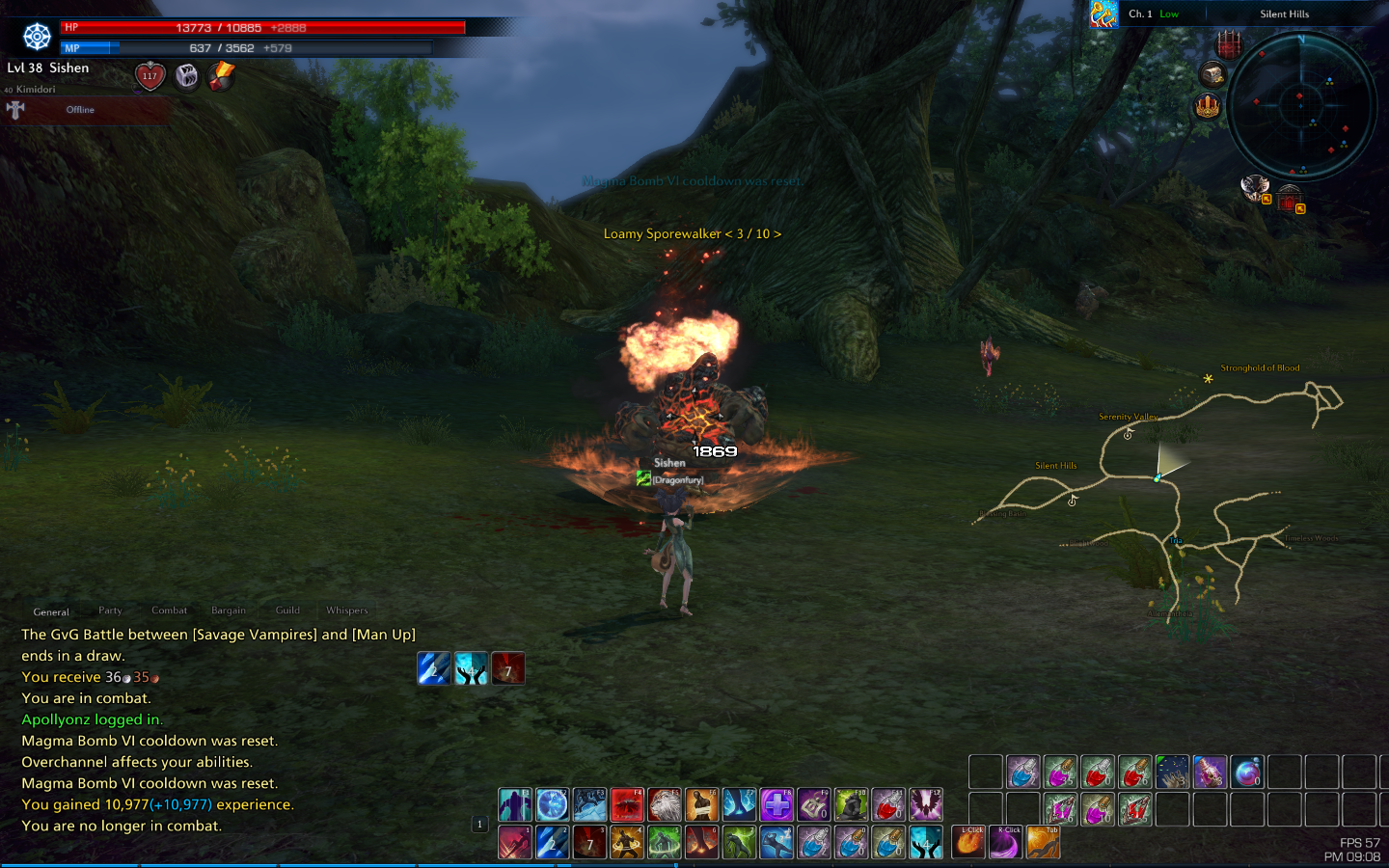Open the Whispers chat tab
This screenshot has width=1389, height=868.
(346, 610)
